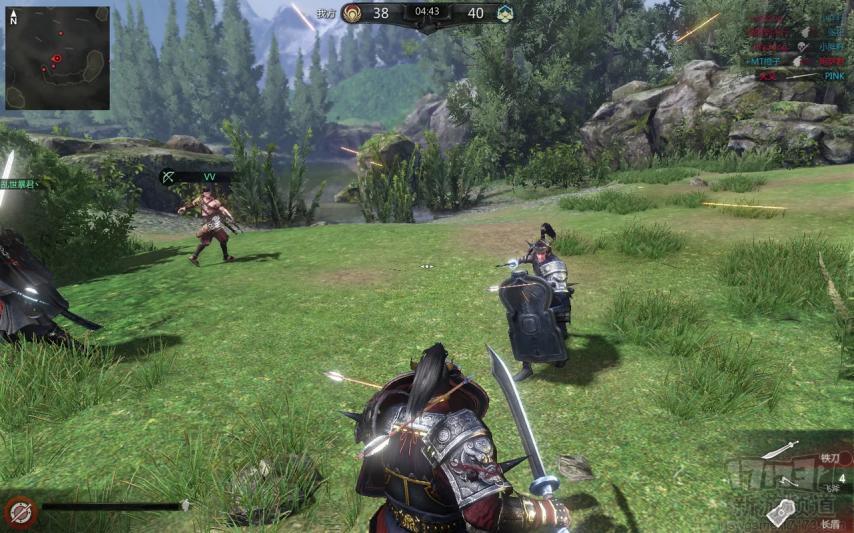Click the minimap in the corner

57,57
